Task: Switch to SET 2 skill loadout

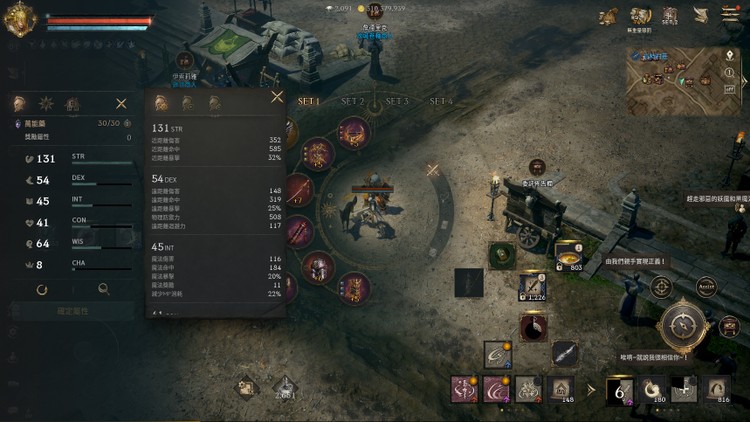Action: coord(353,101)
